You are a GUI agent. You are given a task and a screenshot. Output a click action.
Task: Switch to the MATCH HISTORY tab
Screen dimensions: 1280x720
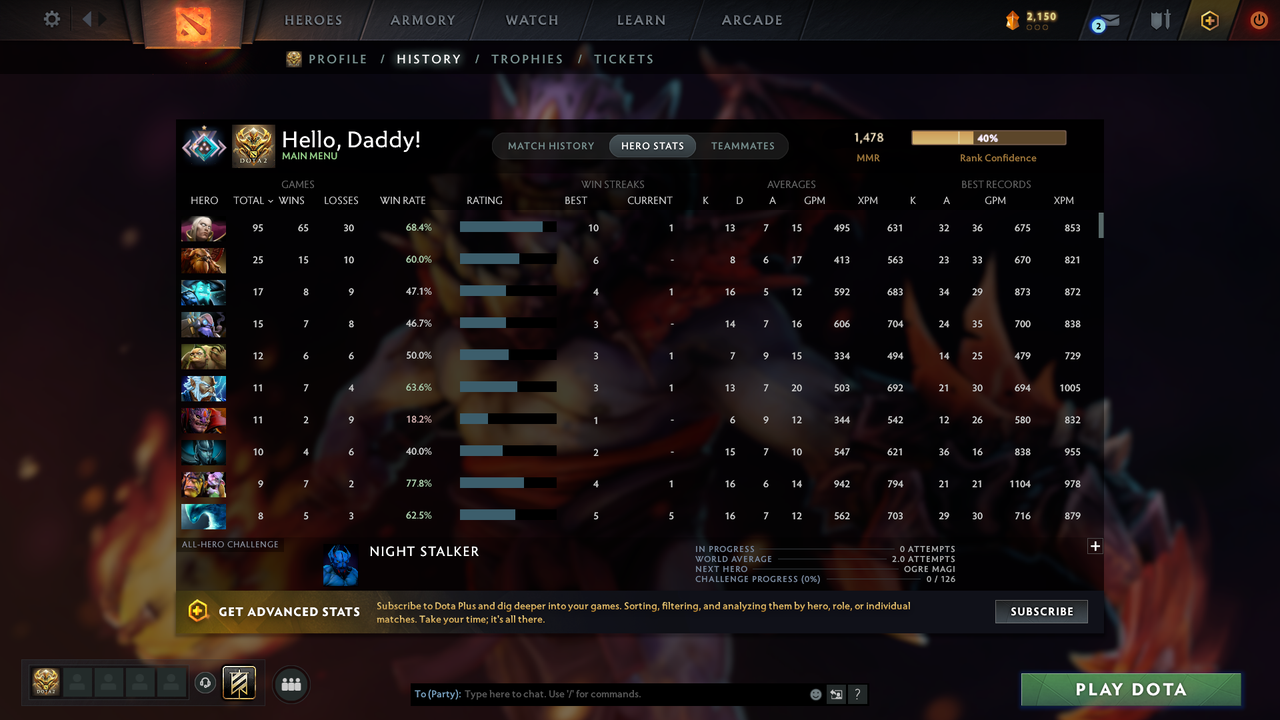(x=550, y=145)
